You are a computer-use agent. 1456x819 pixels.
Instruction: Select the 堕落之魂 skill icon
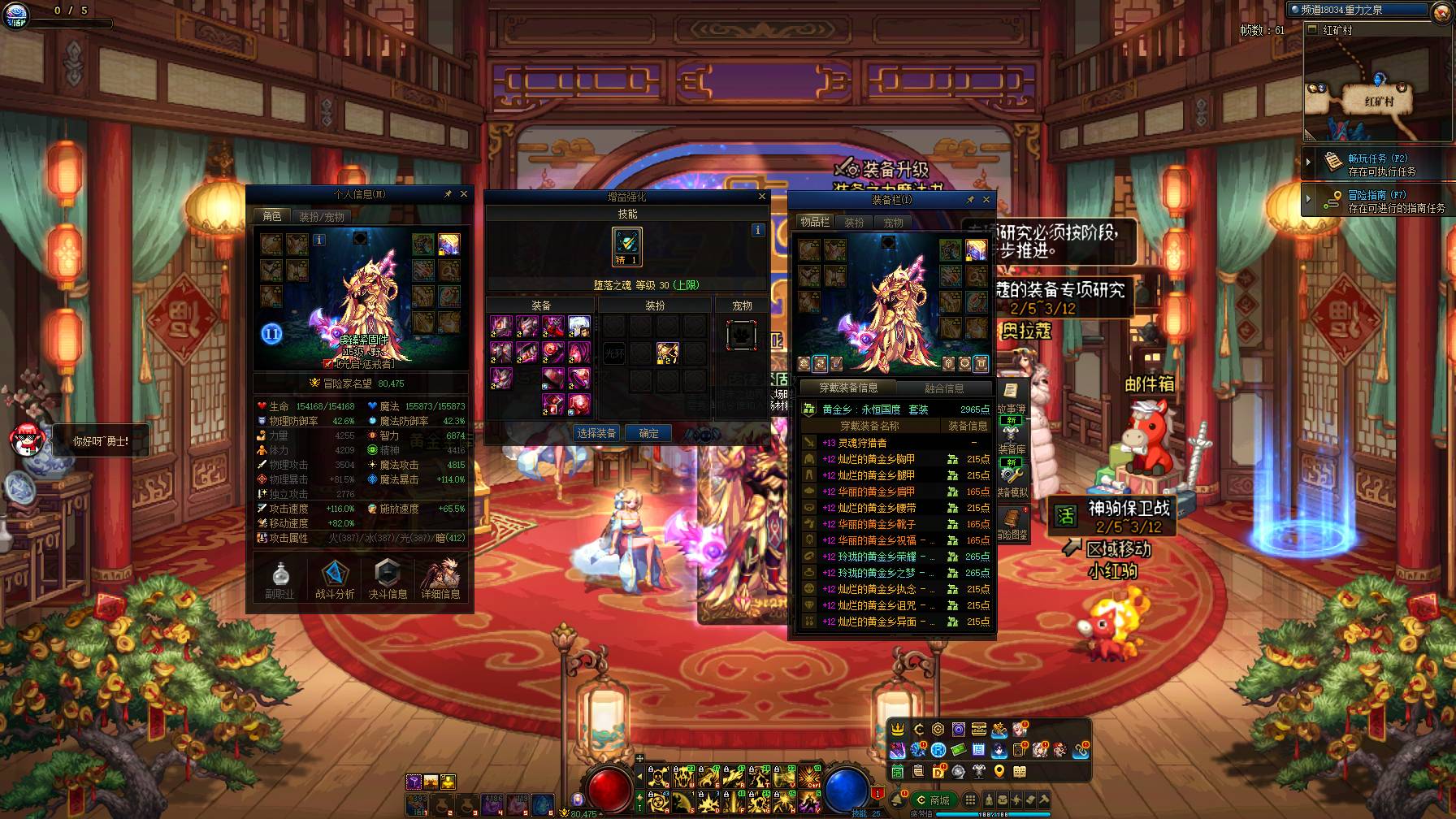click(x=626, y=246)
